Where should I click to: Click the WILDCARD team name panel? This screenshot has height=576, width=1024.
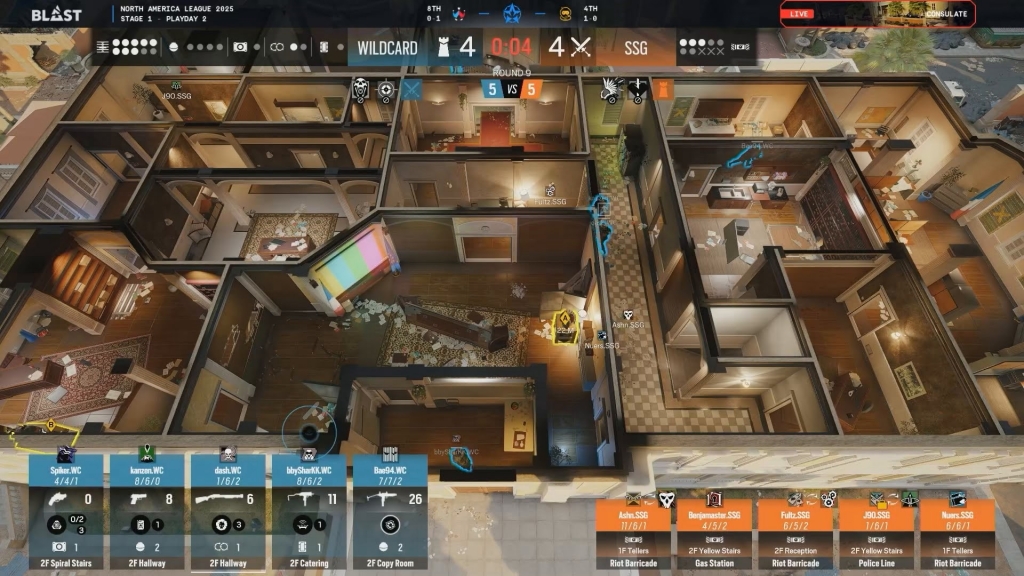[x=387, y=47]
